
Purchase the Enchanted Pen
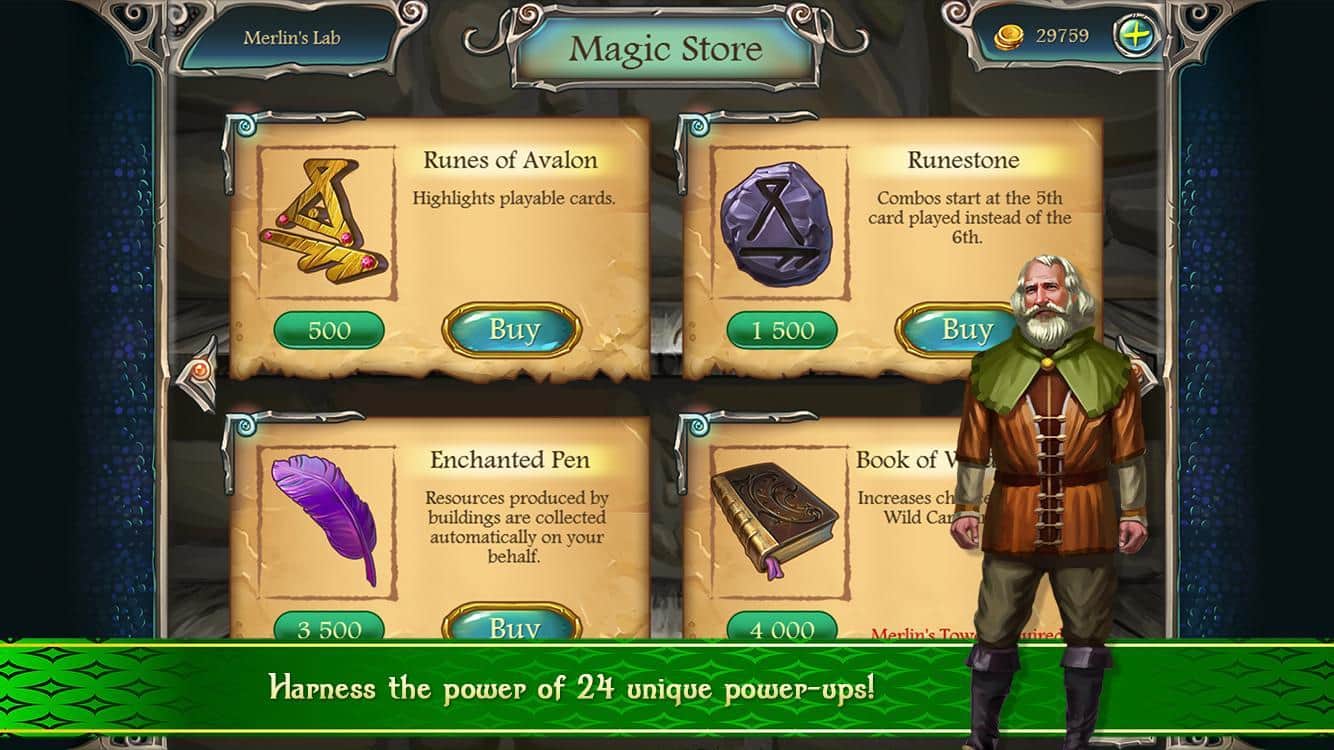tap(513, 626)
